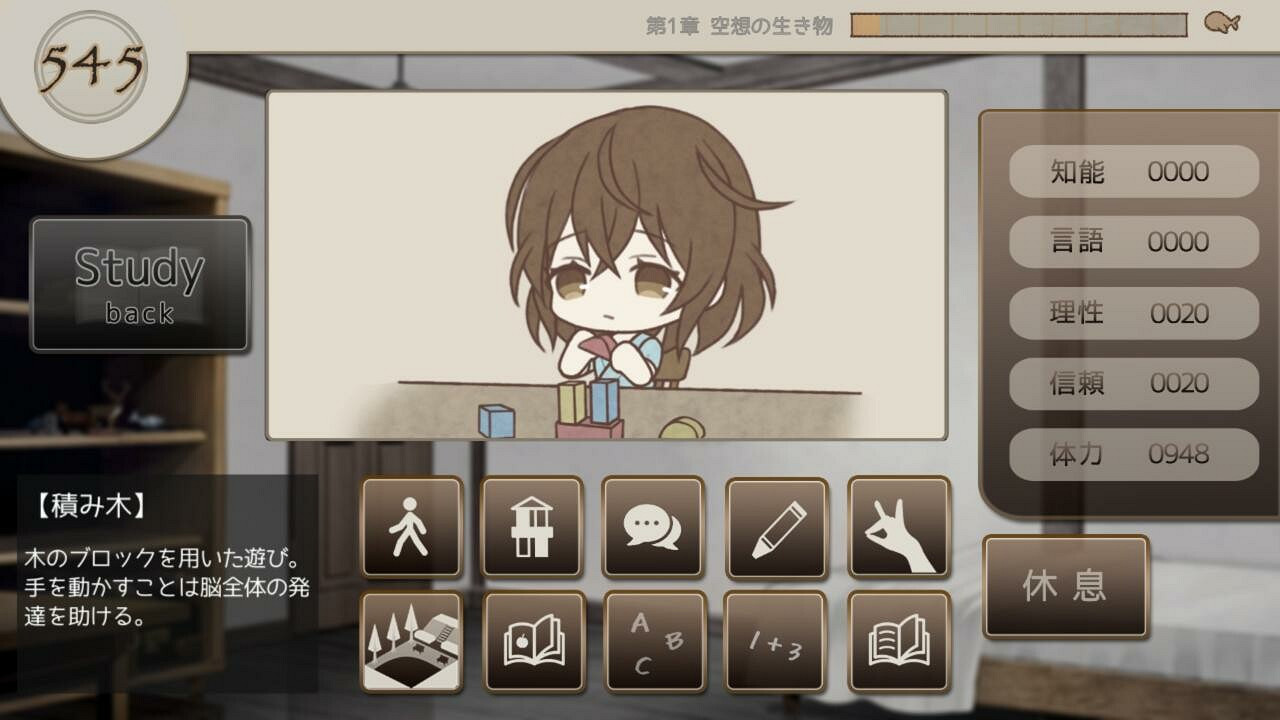The width and height of the screenshot is (1280, 720).
Task: Click the 知能 intelligence stat display
Action: 1132,171
